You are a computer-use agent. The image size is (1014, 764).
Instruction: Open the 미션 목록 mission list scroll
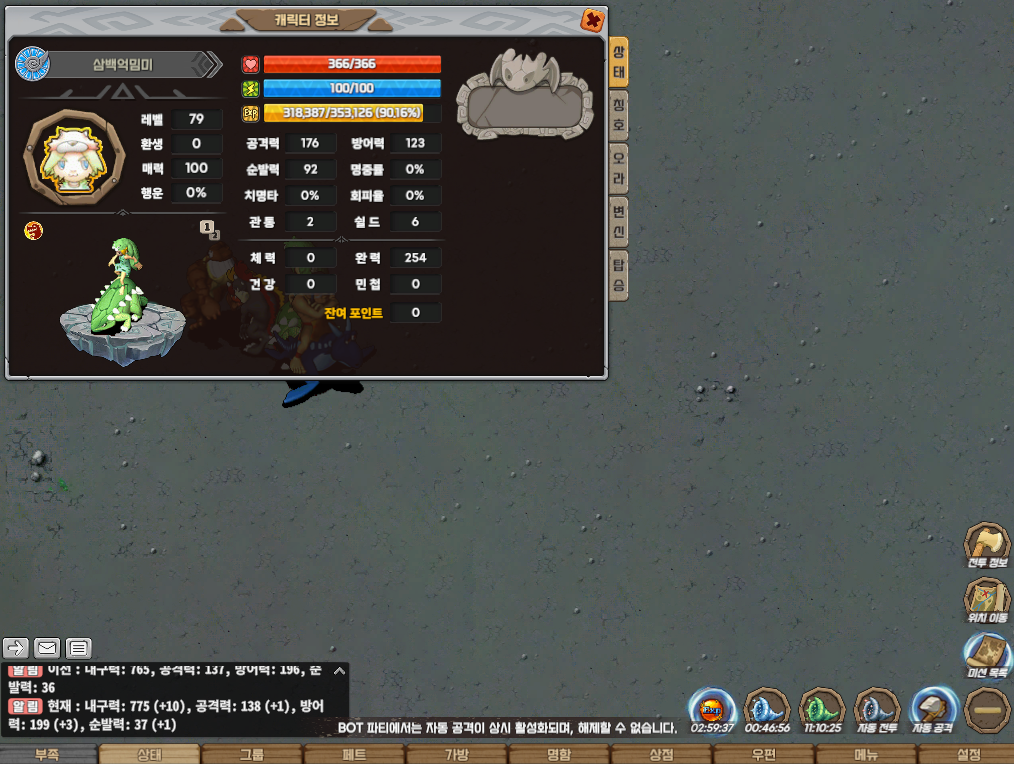pyautogui.click(x=986, y=657)
